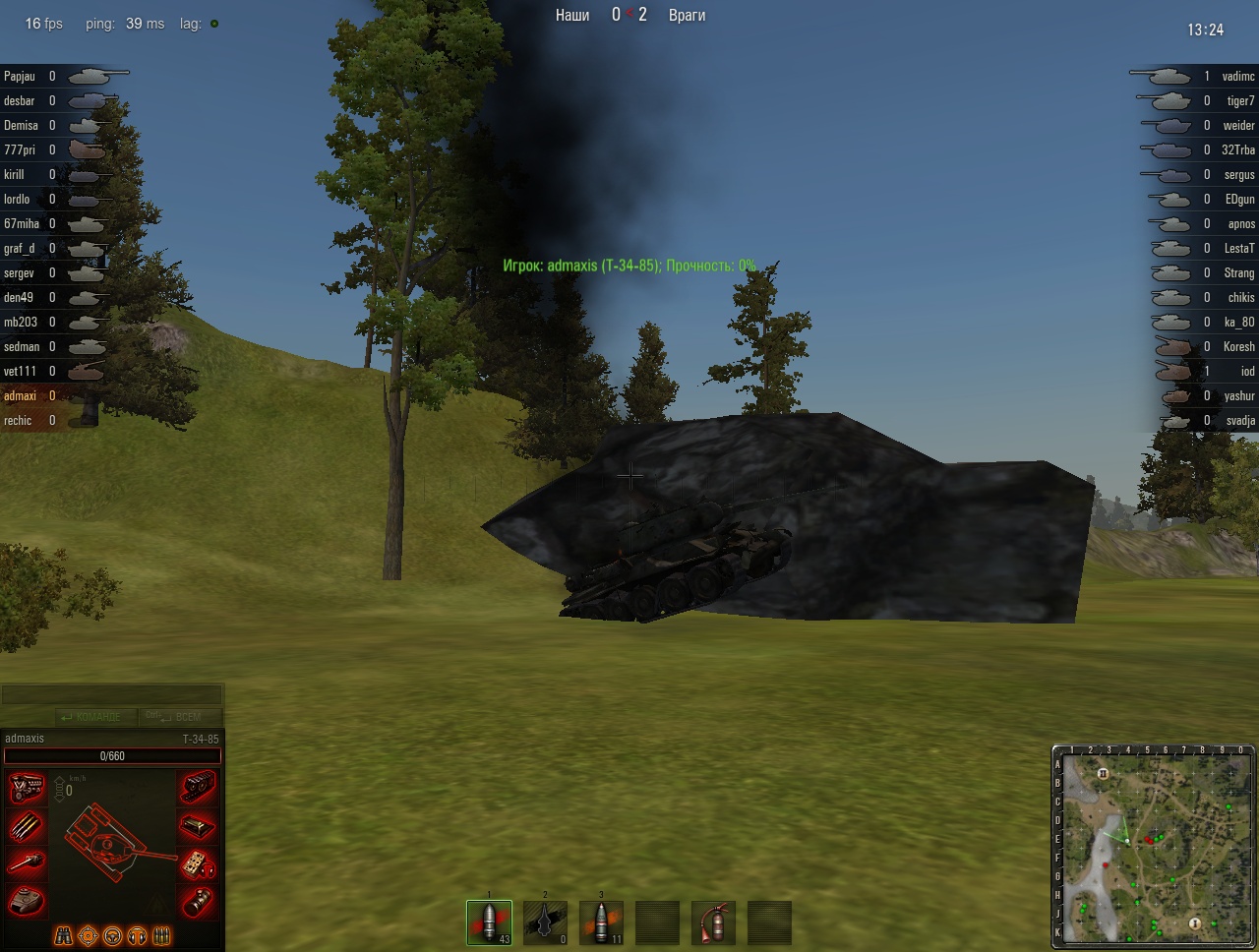
Task: Click the damaged ammo rack icon
Action: point(26,826)
